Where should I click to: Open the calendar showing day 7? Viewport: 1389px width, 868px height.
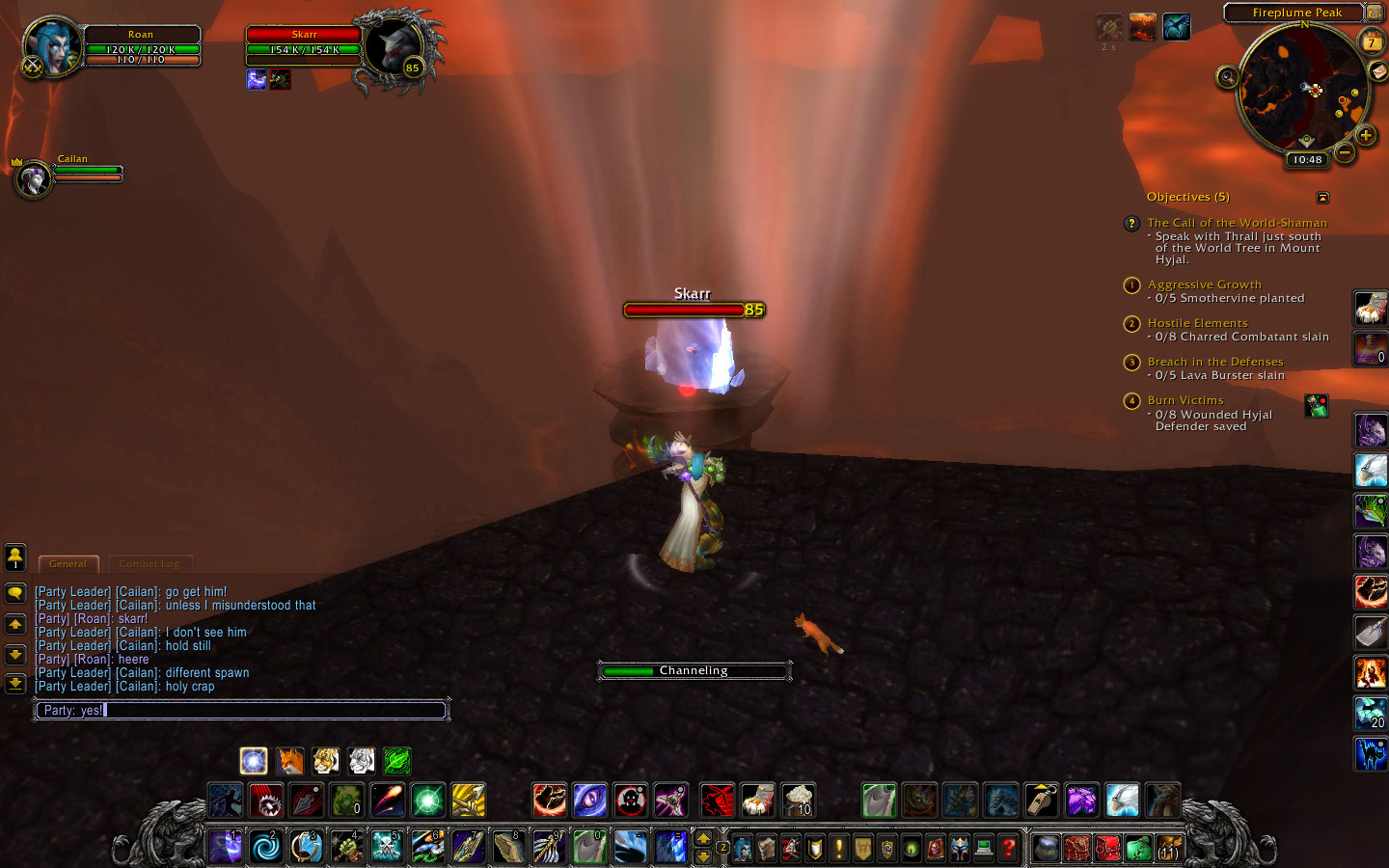1371,41
